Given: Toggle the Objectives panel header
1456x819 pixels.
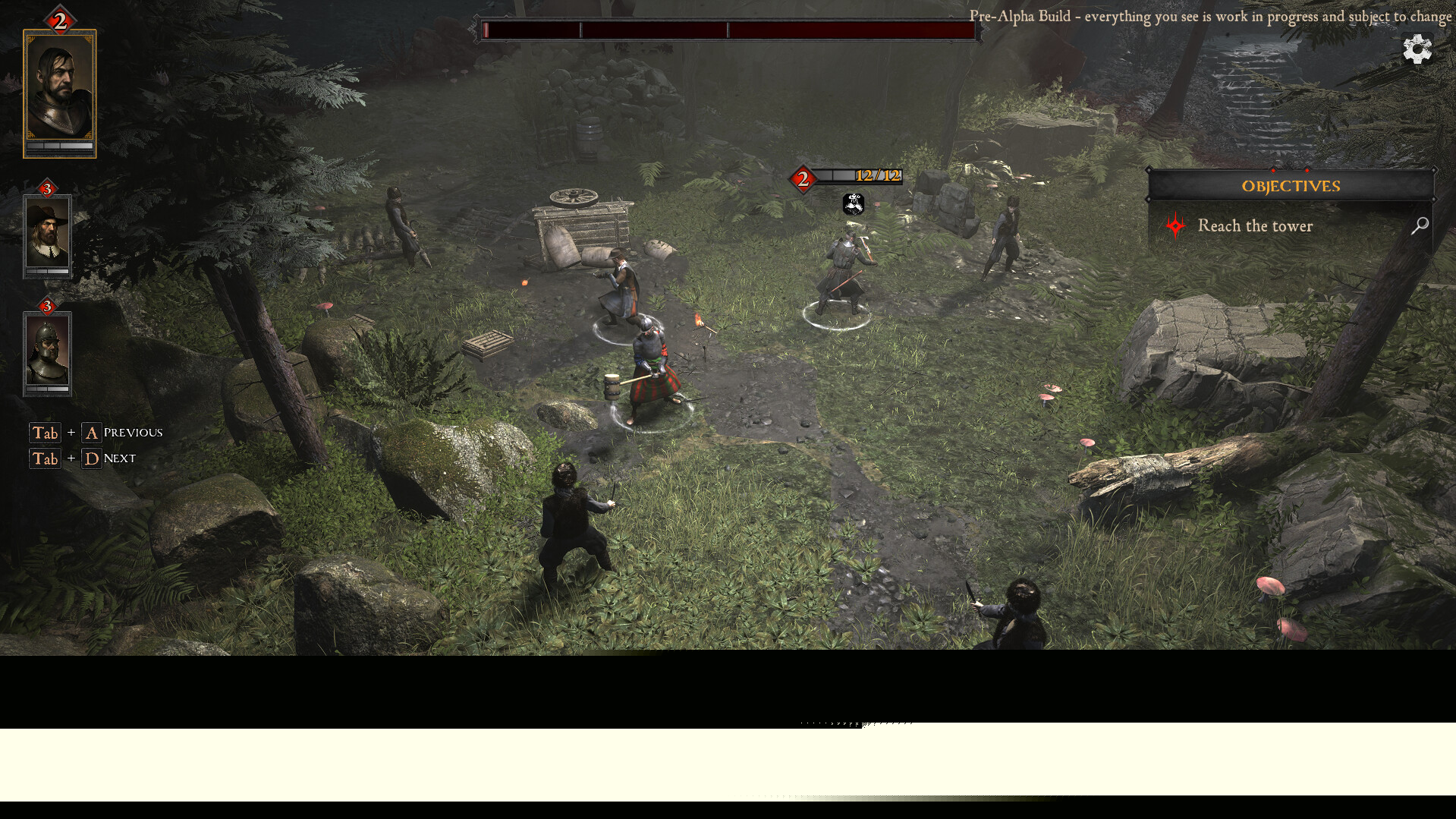Looking at the screenshot, I should [1290, 186].
